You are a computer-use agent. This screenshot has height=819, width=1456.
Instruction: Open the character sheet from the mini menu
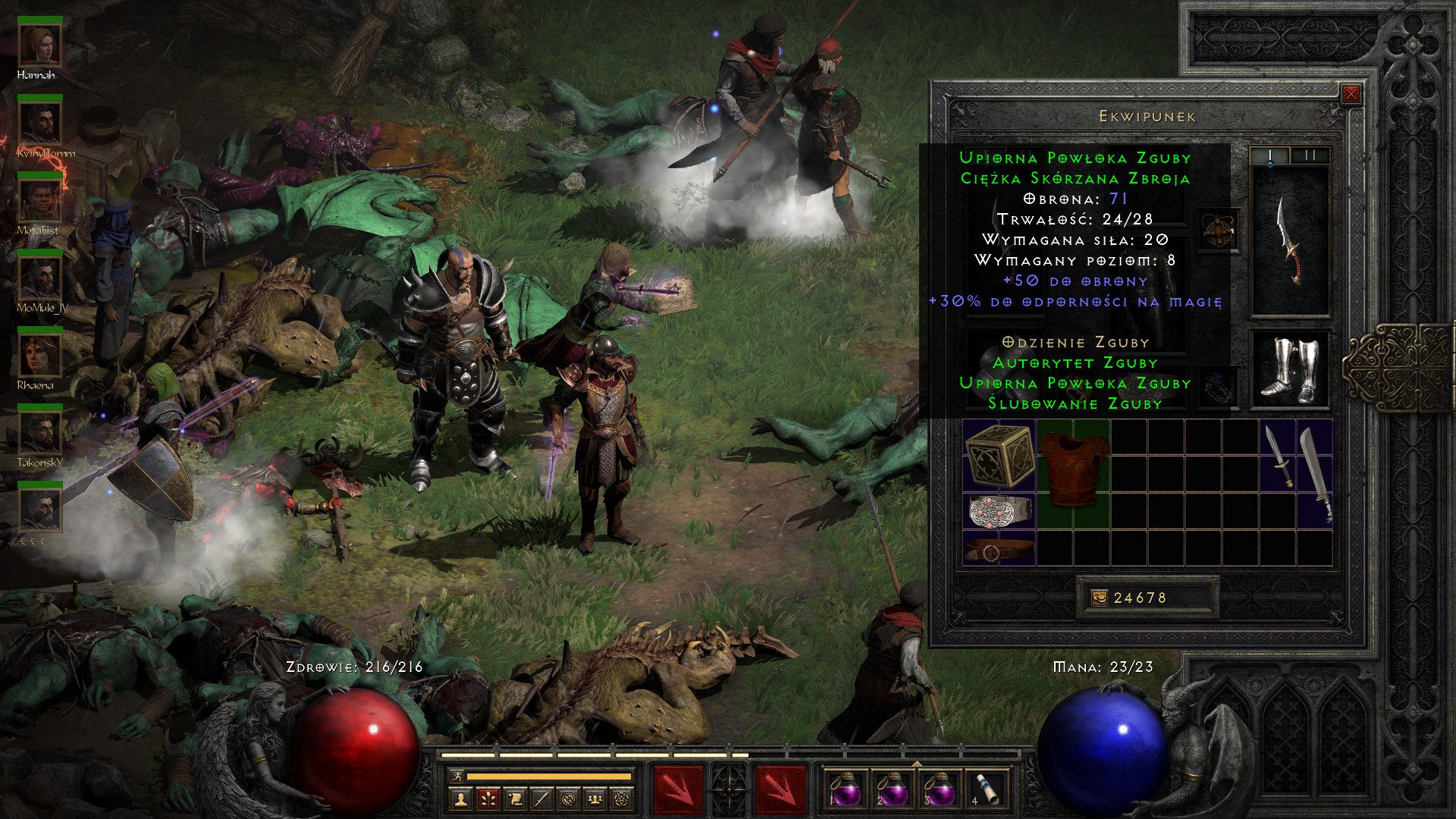coord(460,799)
